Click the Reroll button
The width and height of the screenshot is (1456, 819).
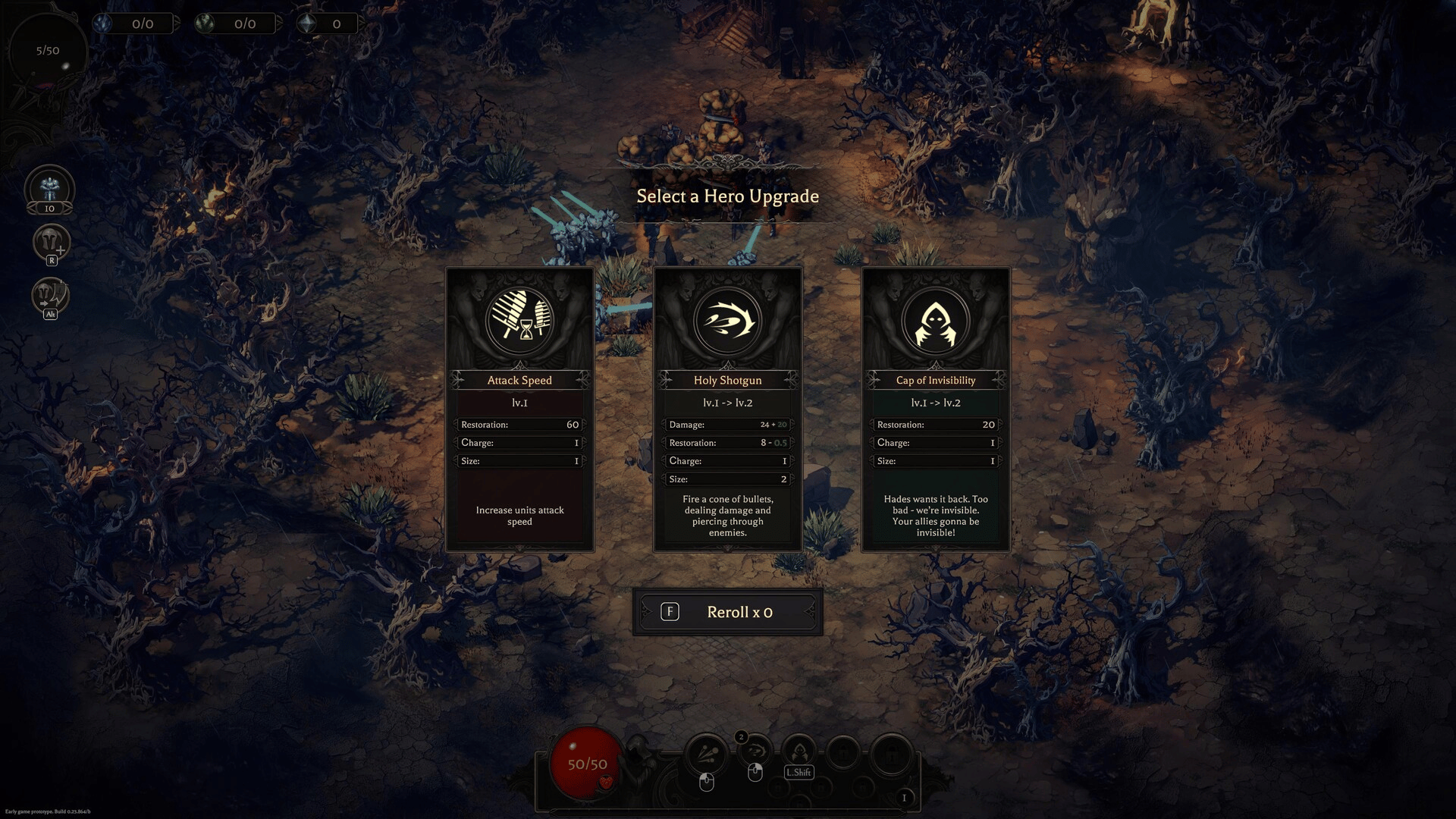727,612
